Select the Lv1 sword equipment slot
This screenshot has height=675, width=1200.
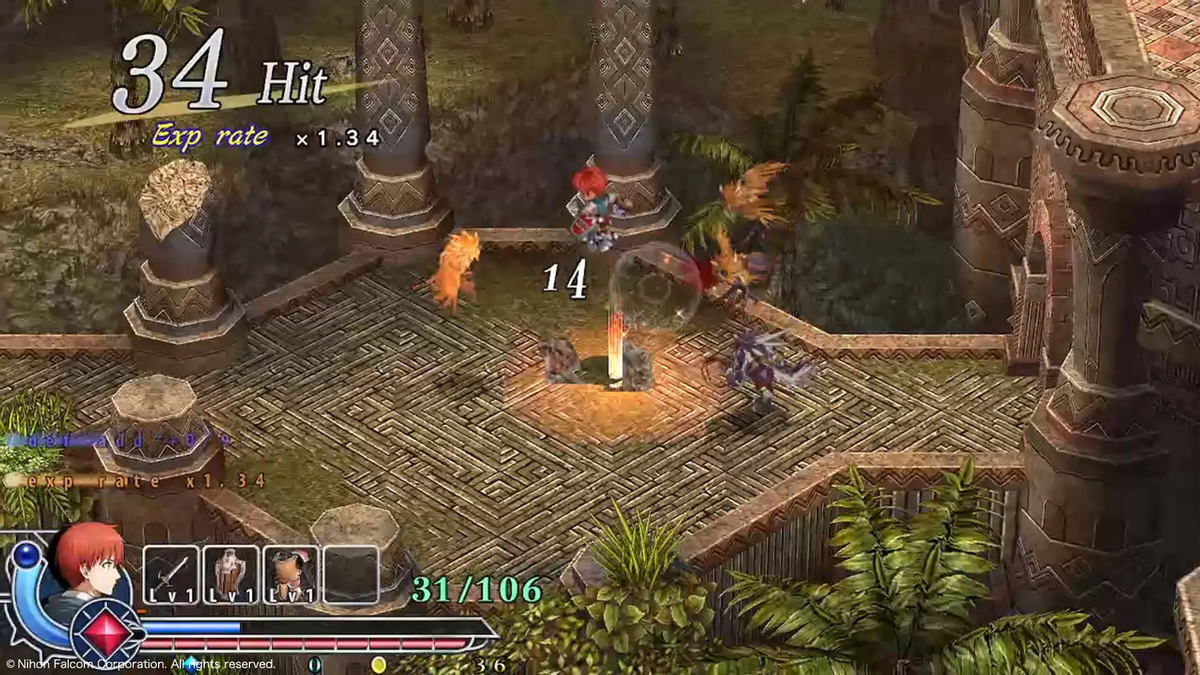point(171,575)
